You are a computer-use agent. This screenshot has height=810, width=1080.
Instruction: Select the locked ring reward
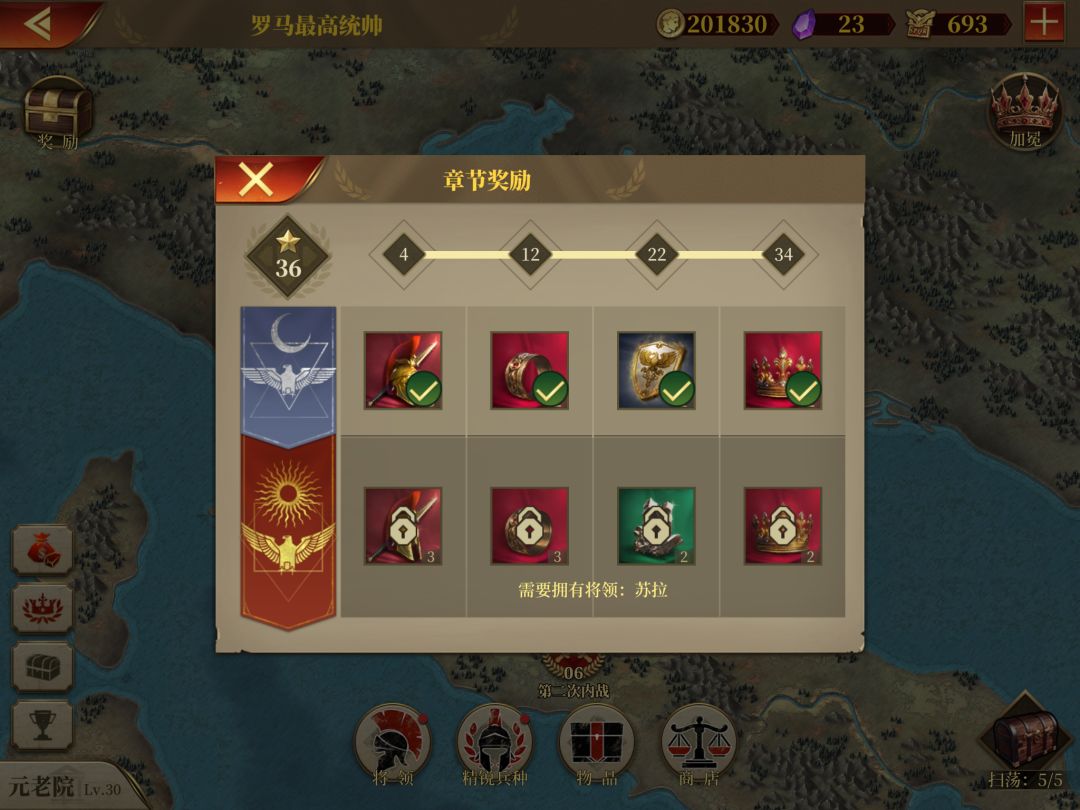click(530, 526)
